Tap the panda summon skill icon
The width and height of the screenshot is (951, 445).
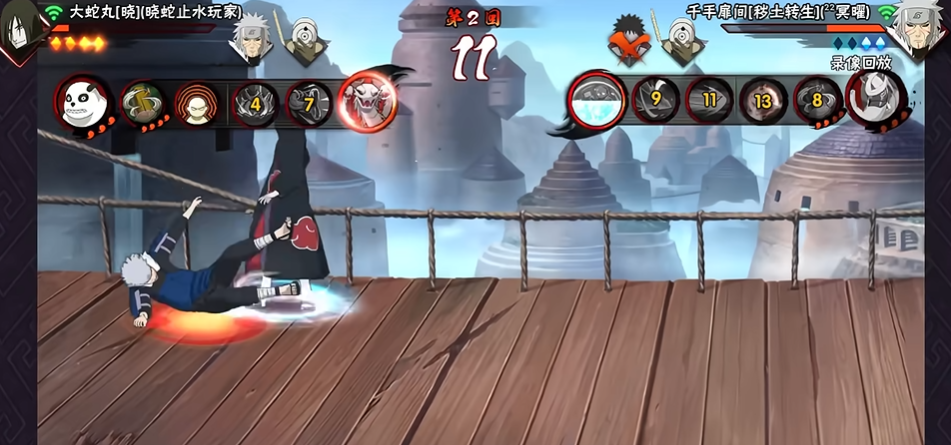(x=82, y=101)
